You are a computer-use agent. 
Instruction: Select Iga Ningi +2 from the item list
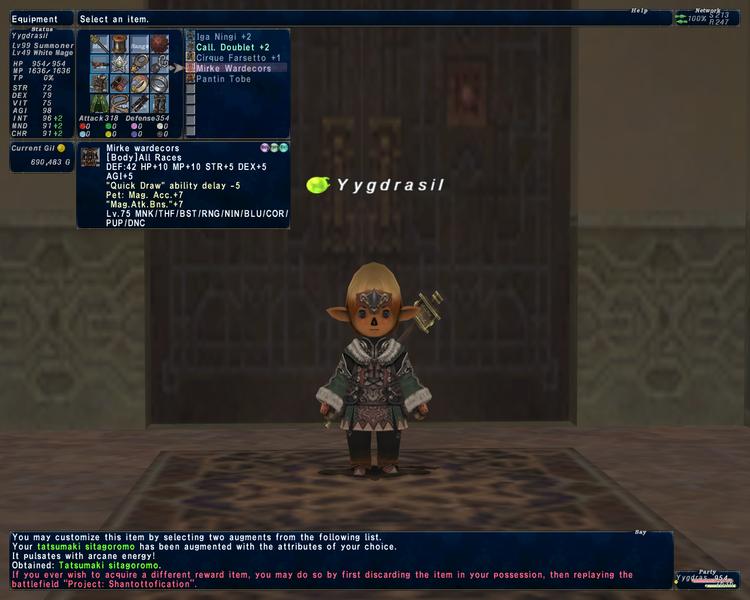(x=225, y=37)
